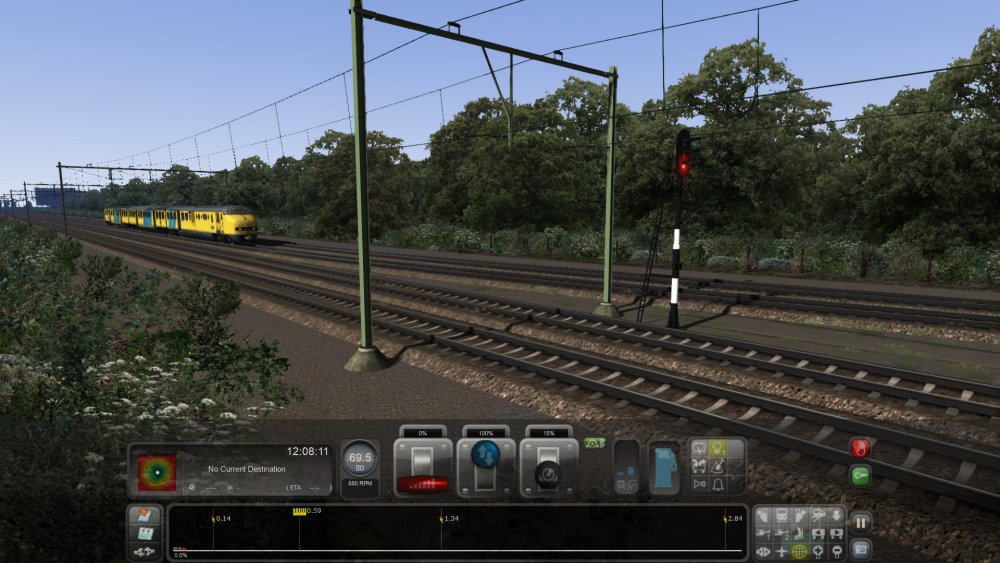Click the signal aspect radar display
Viewport: 1000px width, 563px height.
point(157,472)
